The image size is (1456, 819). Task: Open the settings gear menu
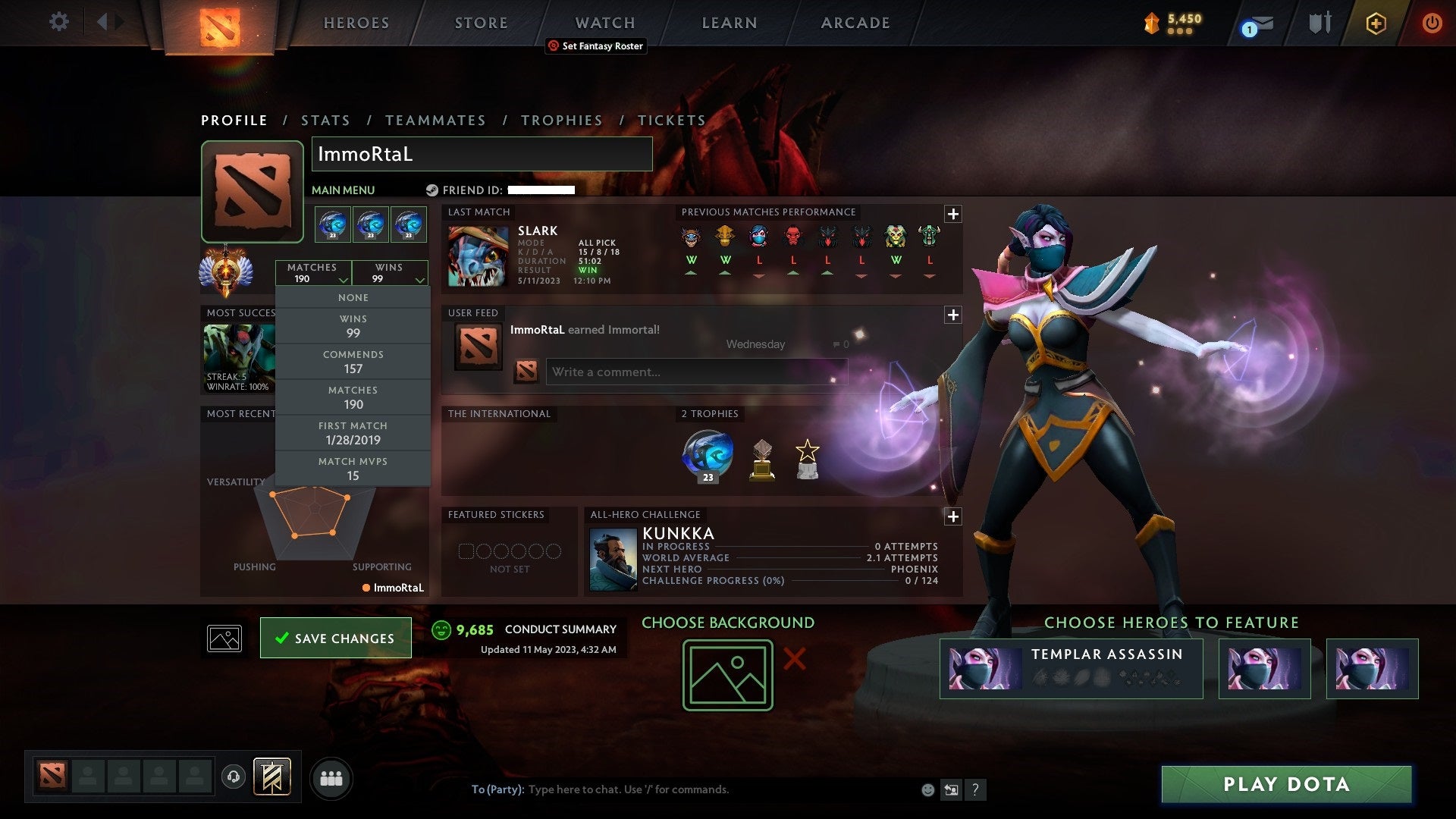[x=58, y=22]
